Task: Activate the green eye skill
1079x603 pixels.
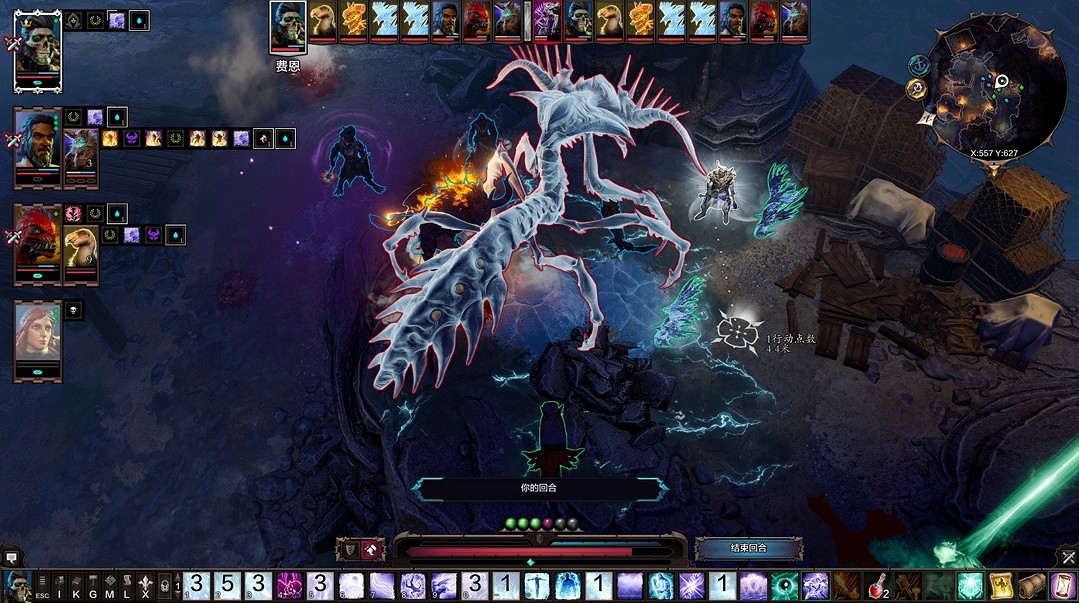Action: click(x=785, y=586)
